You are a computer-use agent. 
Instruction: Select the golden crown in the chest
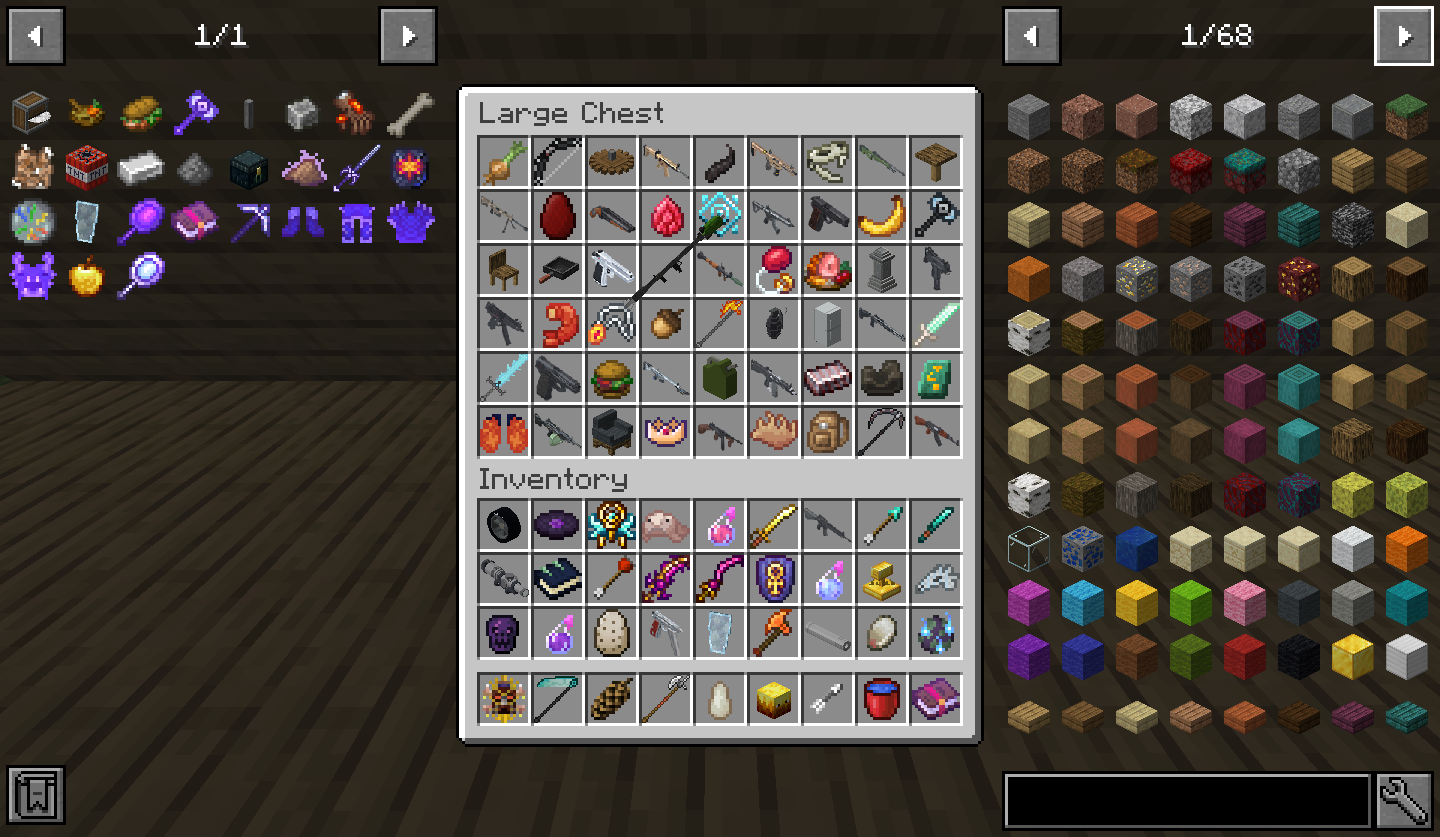(666, 432)
